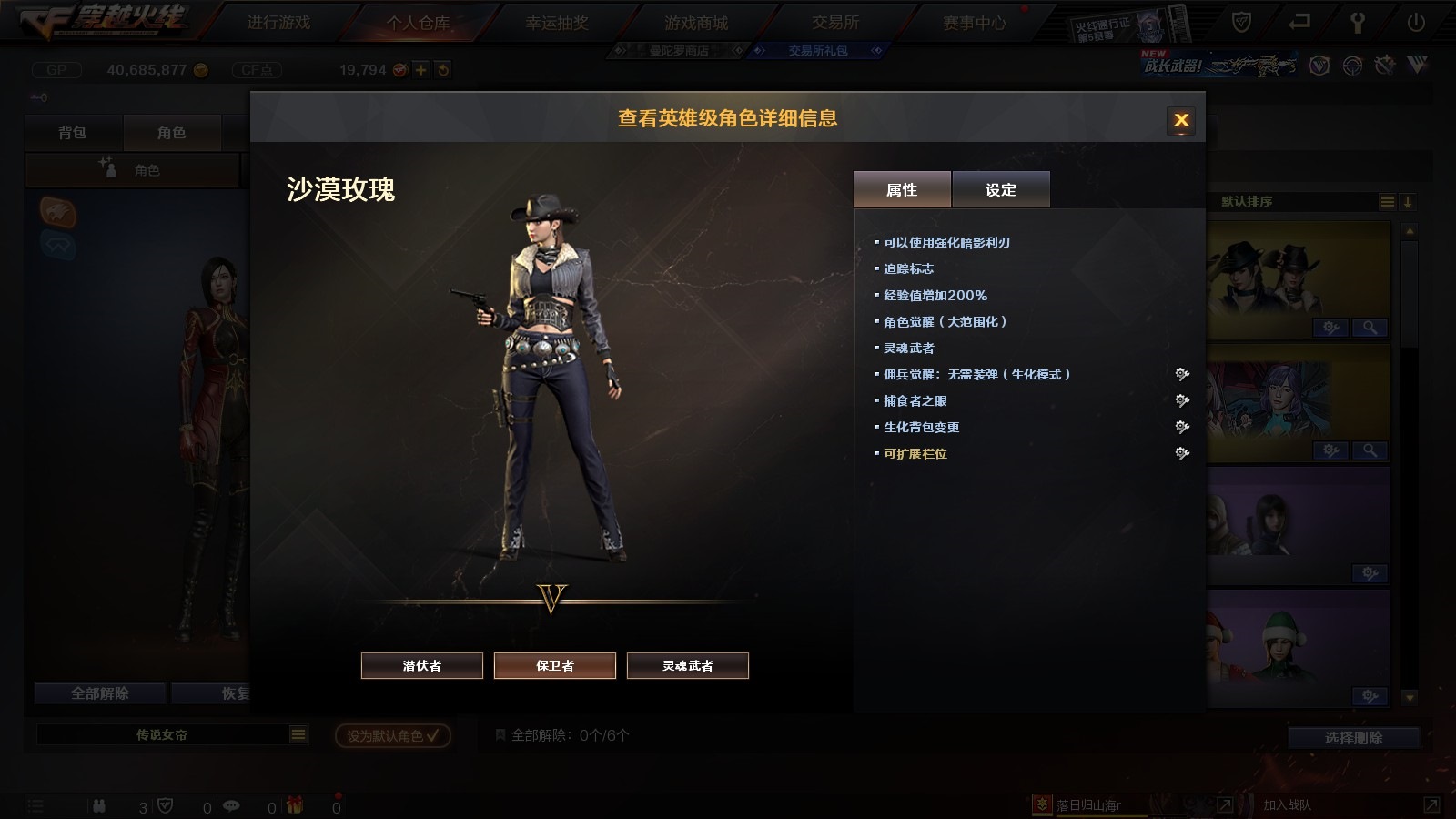The image size is (1456, 819).
Task: Close the hero character details dialog
Action: 1181,120
